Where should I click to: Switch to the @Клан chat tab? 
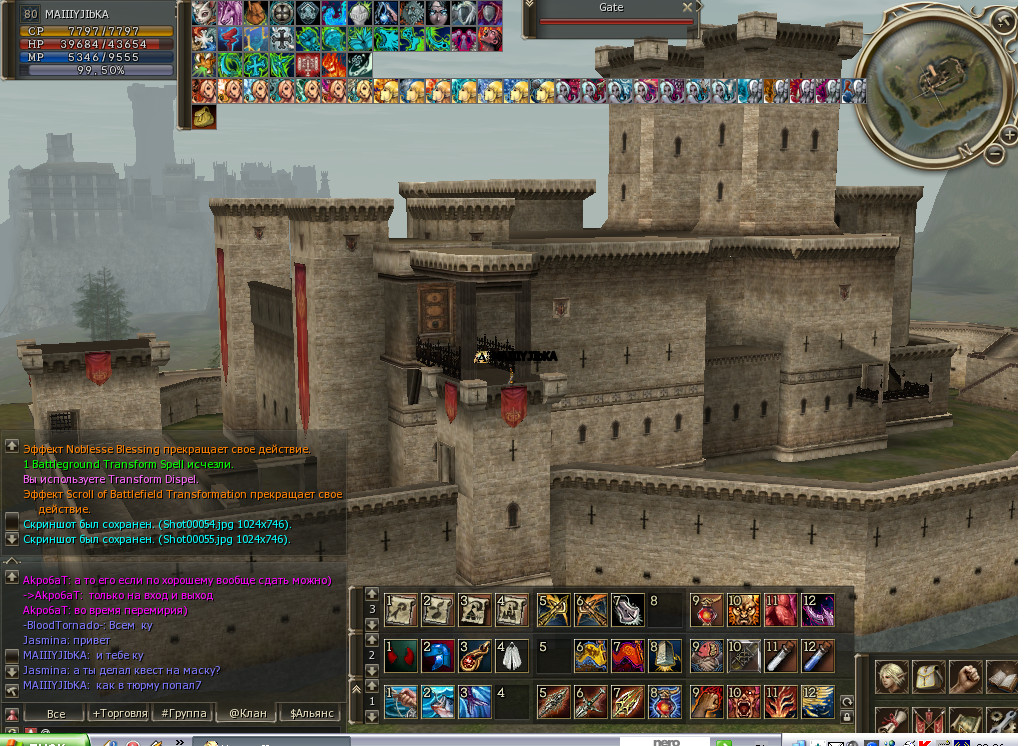pyautogui.click(x=246, y=713)
